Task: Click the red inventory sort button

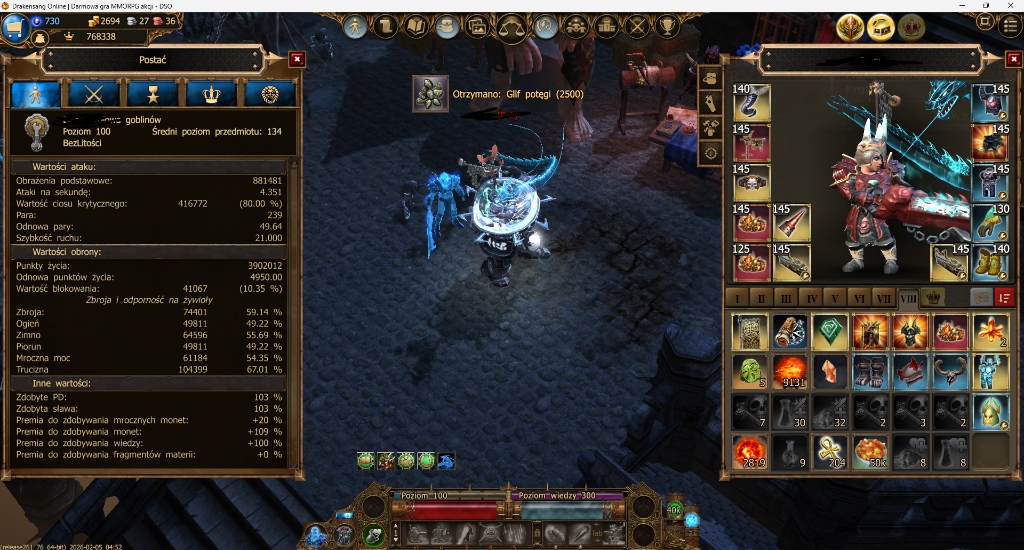Action: click(1004, 298)
